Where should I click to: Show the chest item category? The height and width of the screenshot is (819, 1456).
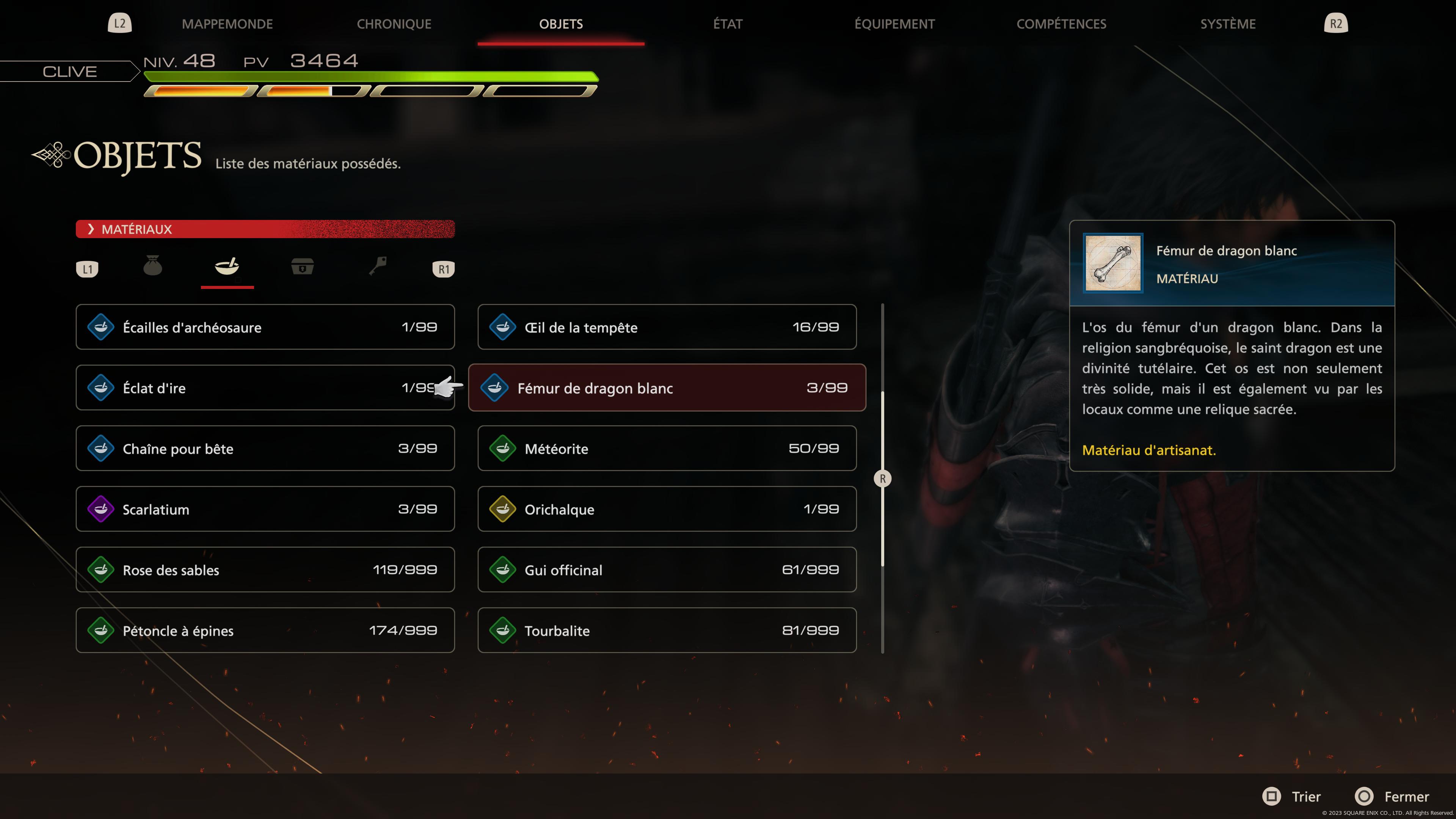(x=303, y=266)
